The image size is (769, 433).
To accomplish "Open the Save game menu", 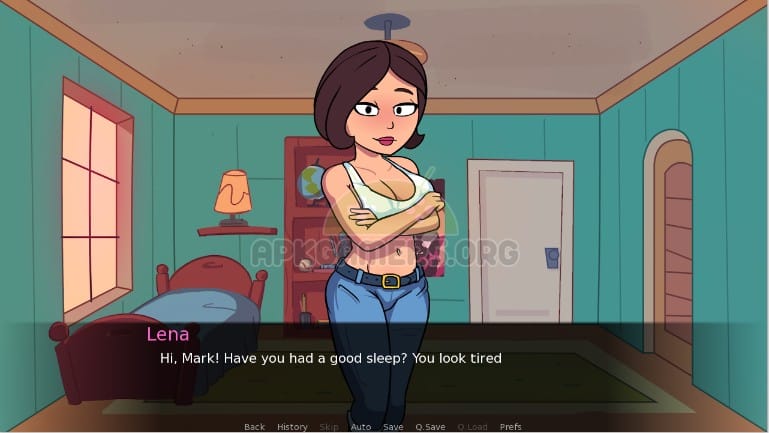I will [x=393, y=427].
